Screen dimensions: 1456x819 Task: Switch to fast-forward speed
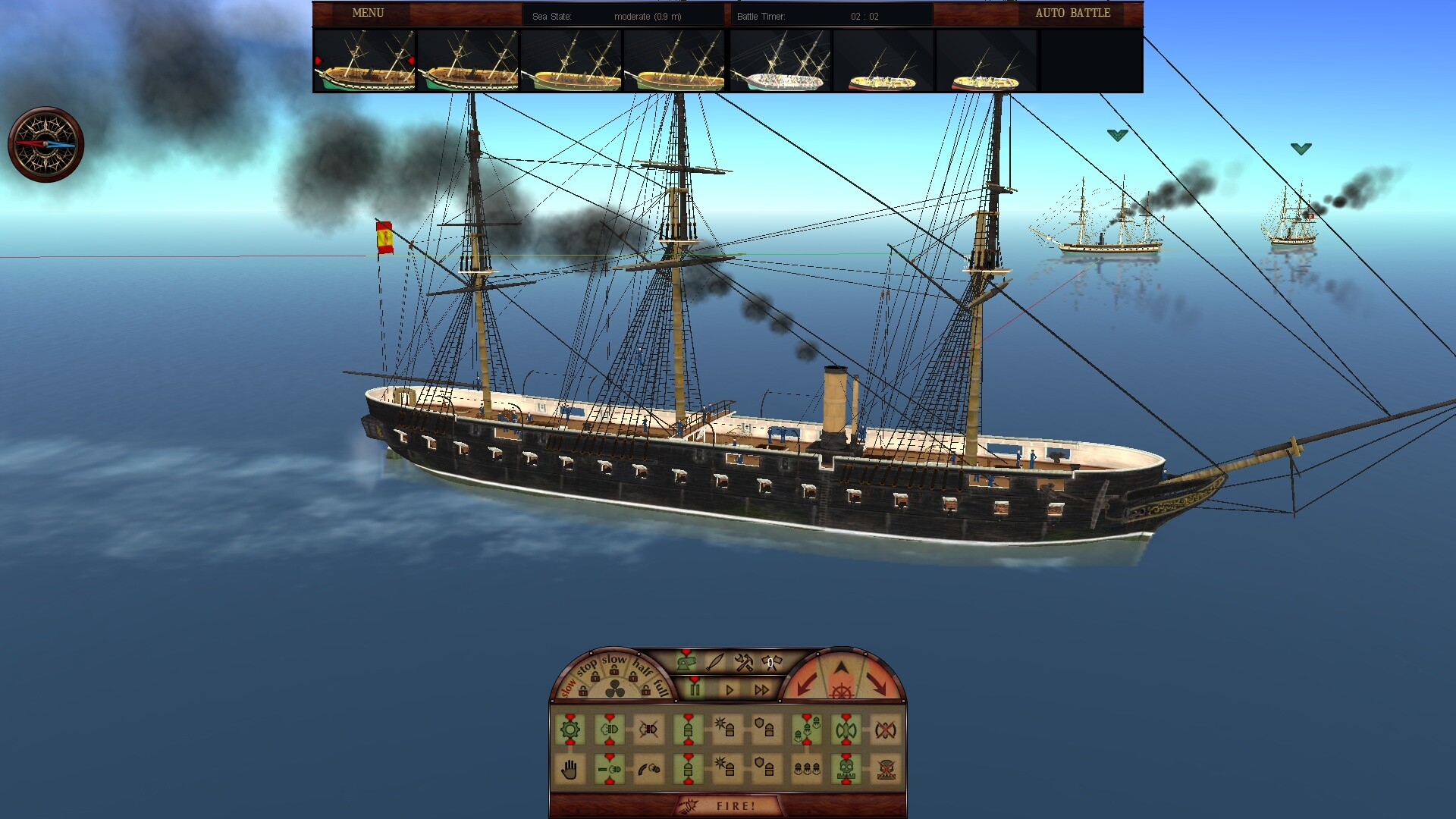tap(761, 689)
